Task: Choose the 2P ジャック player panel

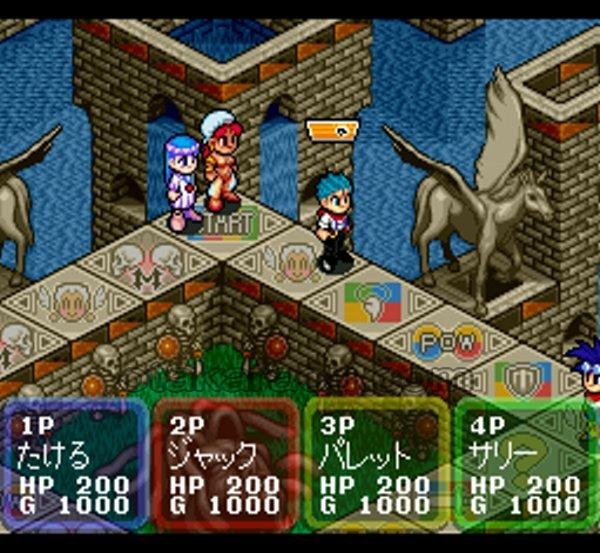Action: tap(225, 465)
